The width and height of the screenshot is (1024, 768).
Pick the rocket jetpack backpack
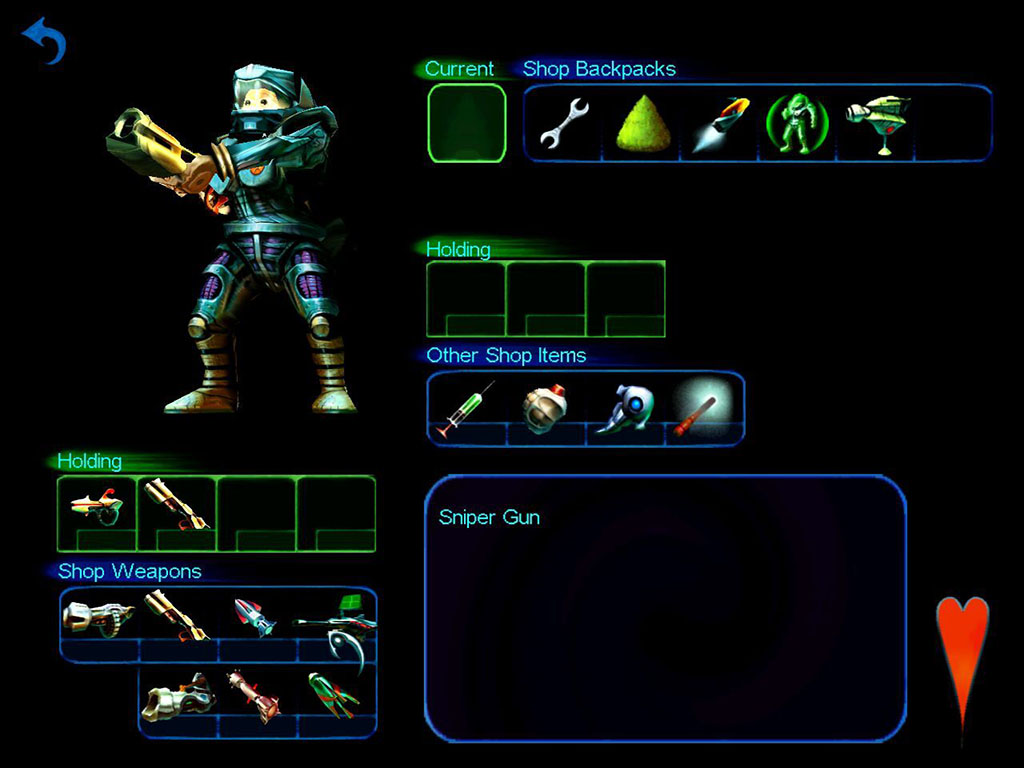tap(720, 122)
